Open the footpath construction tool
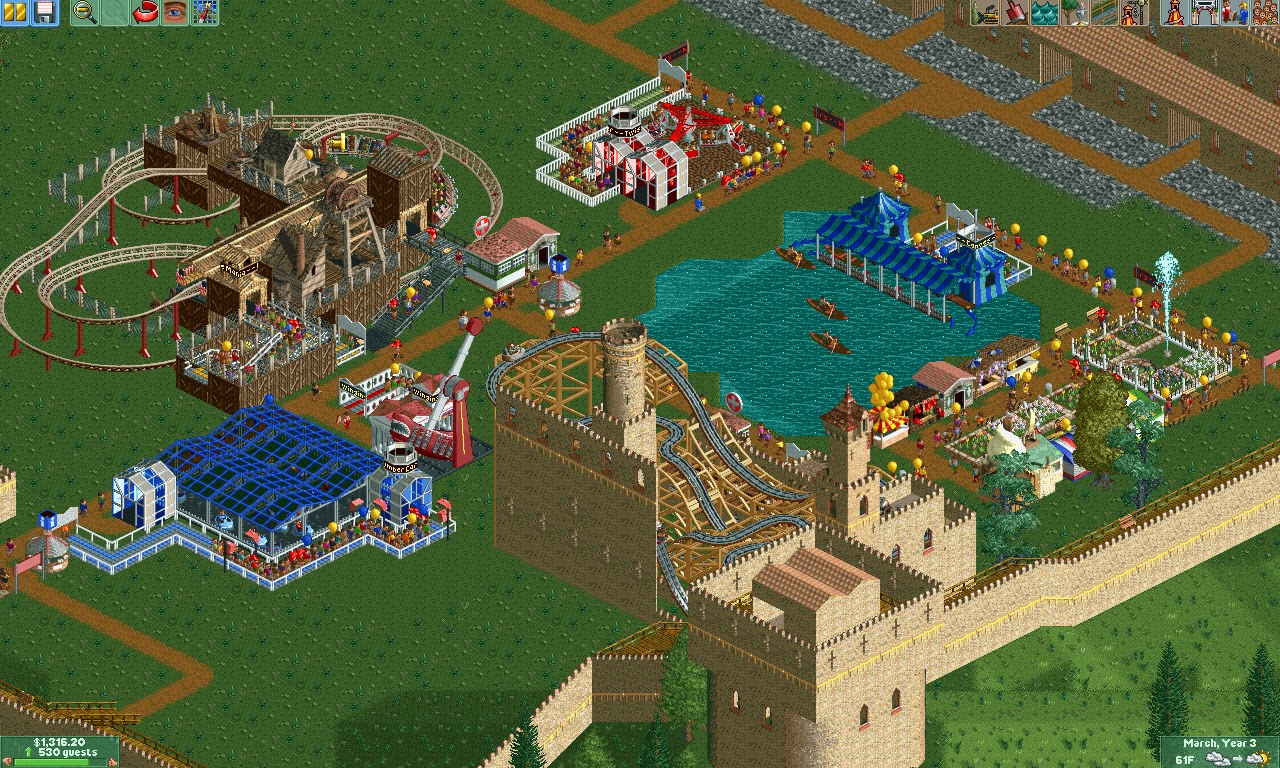 point(1103,12)
